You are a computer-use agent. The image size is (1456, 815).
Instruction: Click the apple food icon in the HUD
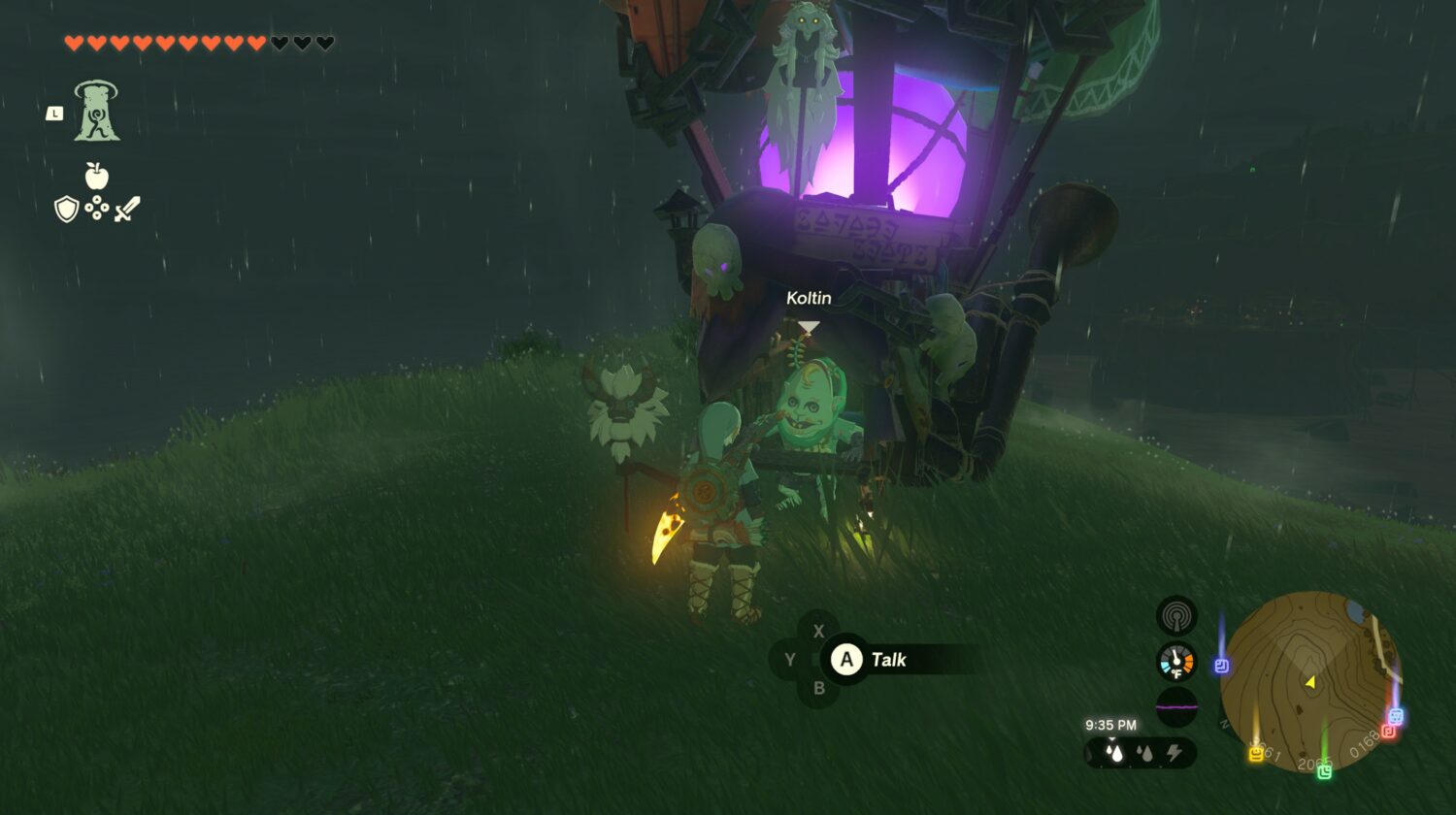[96, 178]
